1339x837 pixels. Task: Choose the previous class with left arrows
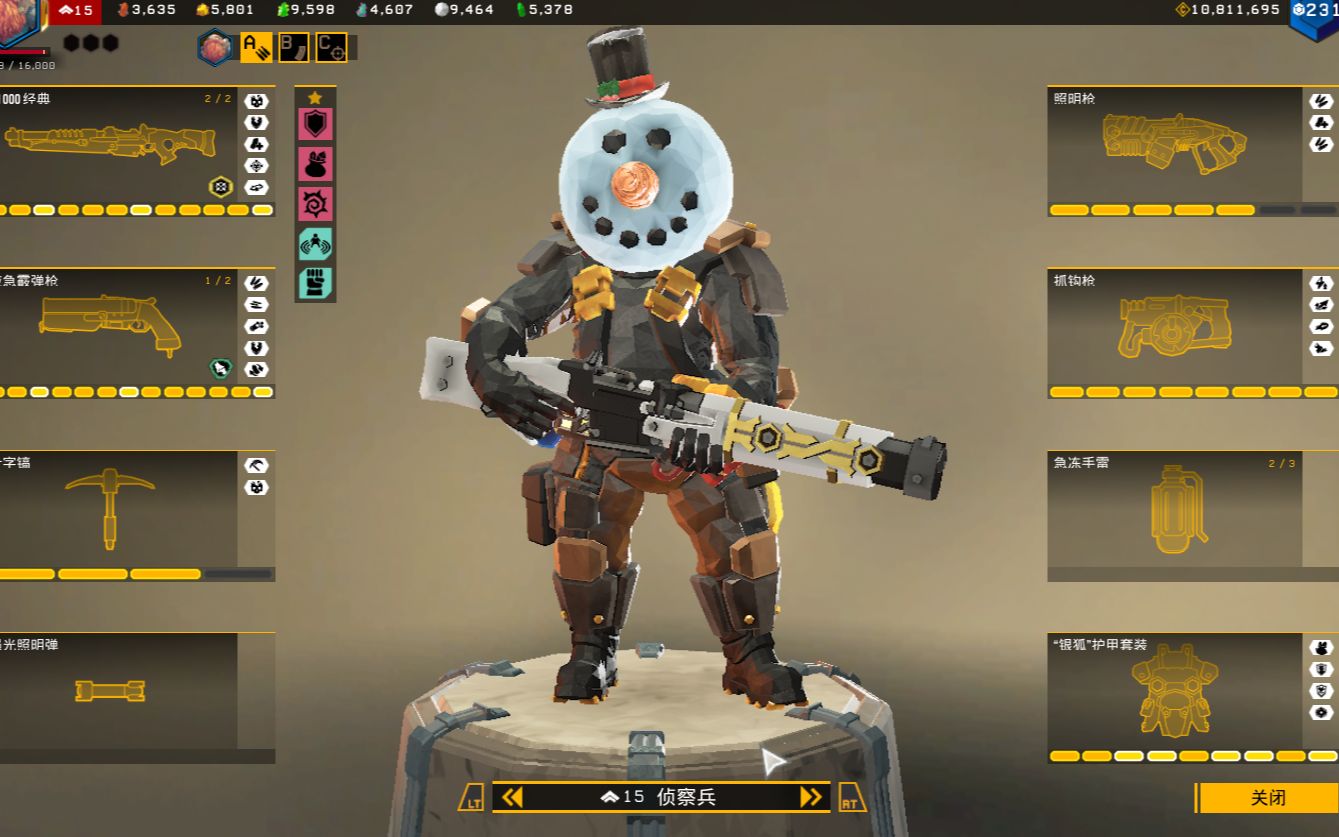512,797
